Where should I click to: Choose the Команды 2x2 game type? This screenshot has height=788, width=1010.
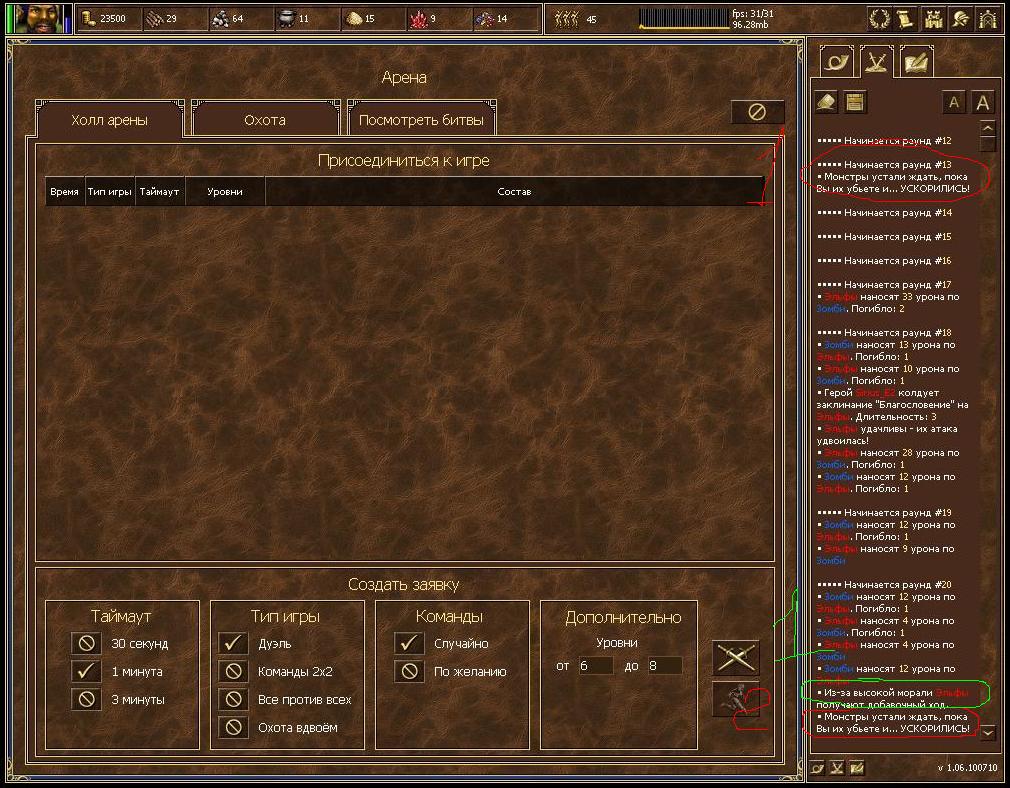pyautogui.click(x=233, y=671)
